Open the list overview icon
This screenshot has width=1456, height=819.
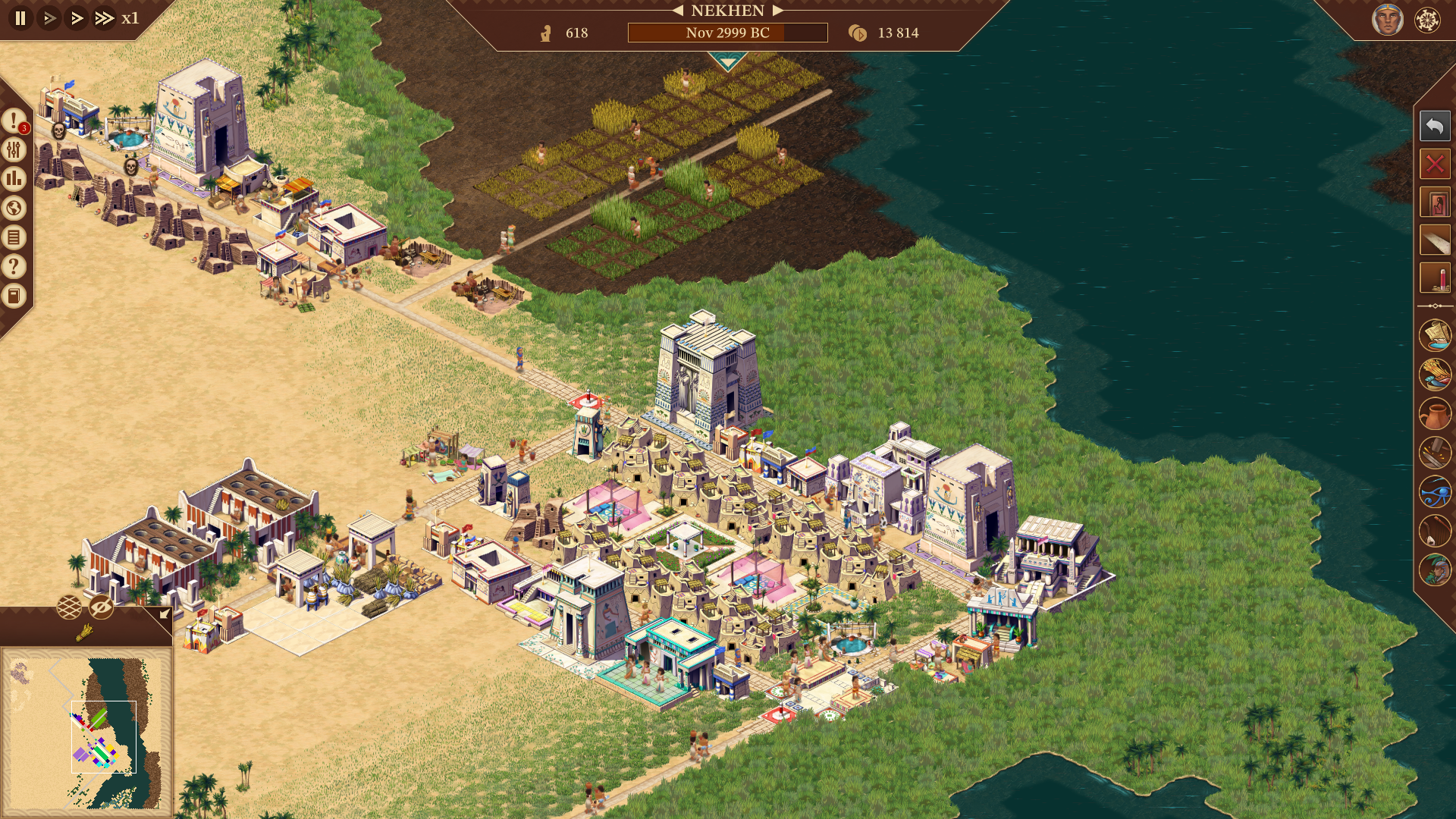point(14,237)
